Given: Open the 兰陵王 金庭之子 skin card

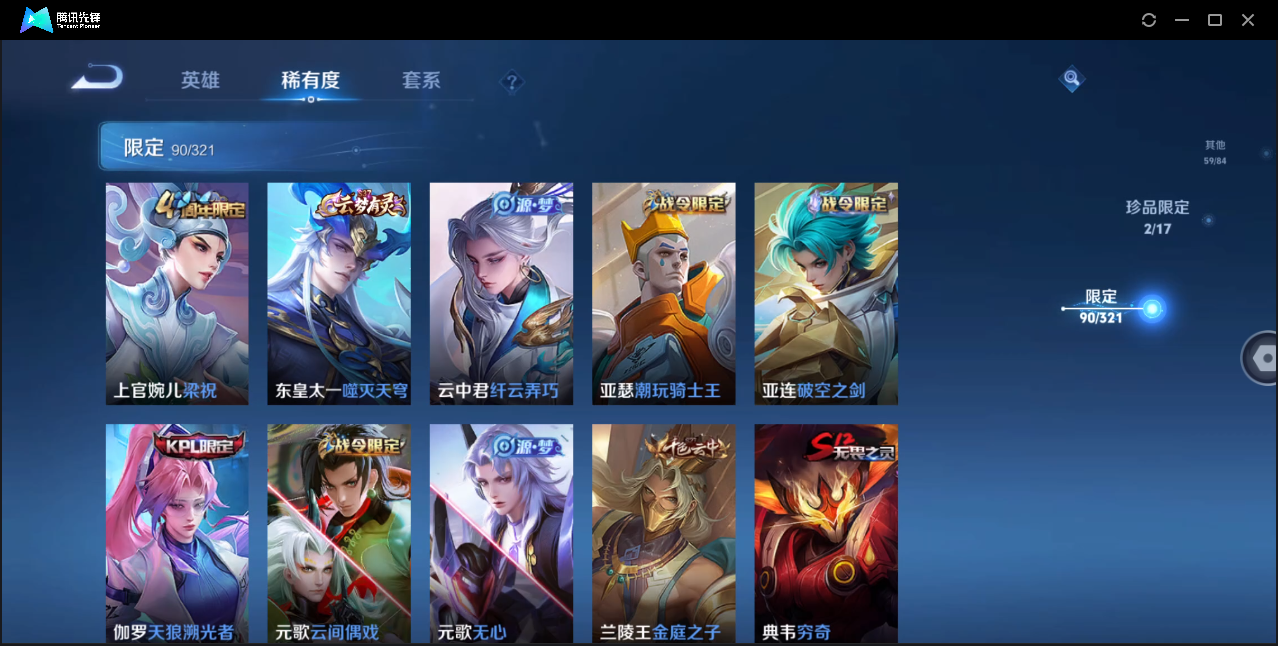Looking at the screenshot, I should pos(663,533).
